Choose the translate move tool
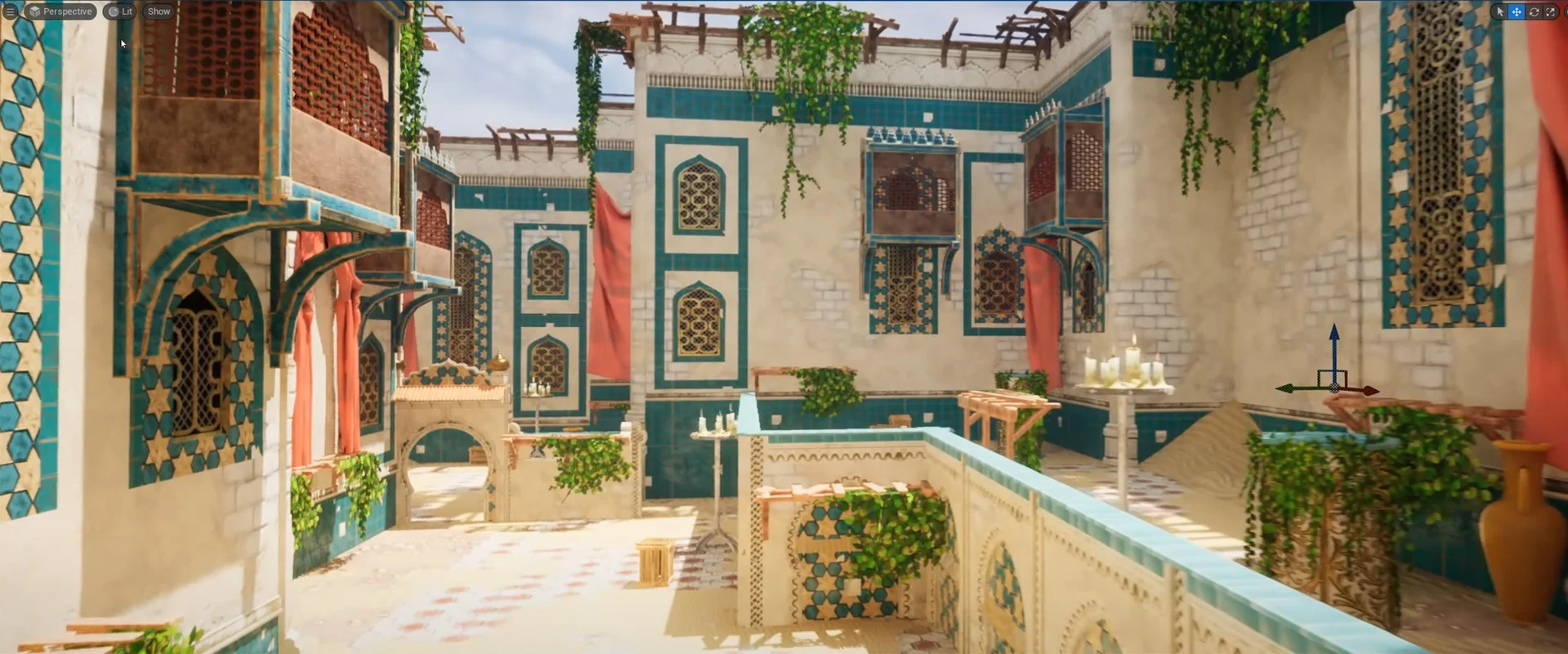Screen dimensions: 1568x654 tap(1517, 11)
